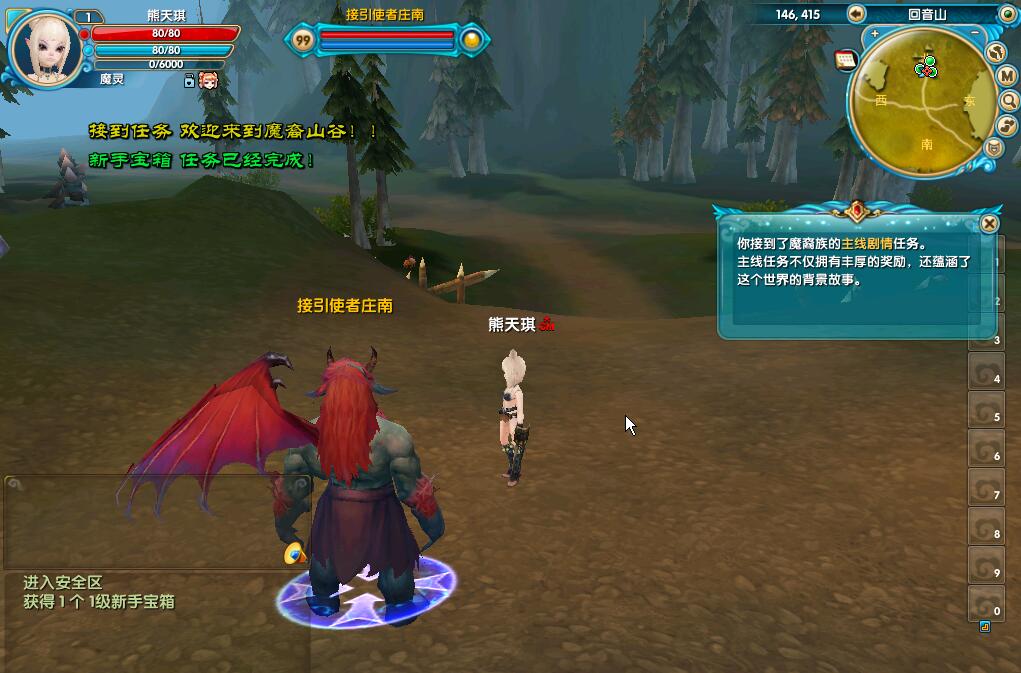
Task: Close the main story quest tip panel
Action: [x=989, y=224]
